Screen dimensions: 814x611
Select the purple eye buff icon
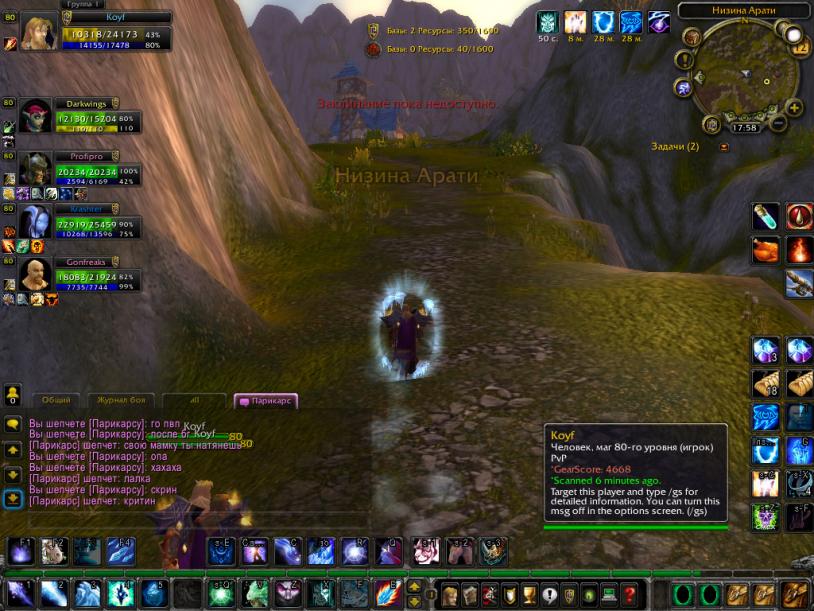[658, 23]
